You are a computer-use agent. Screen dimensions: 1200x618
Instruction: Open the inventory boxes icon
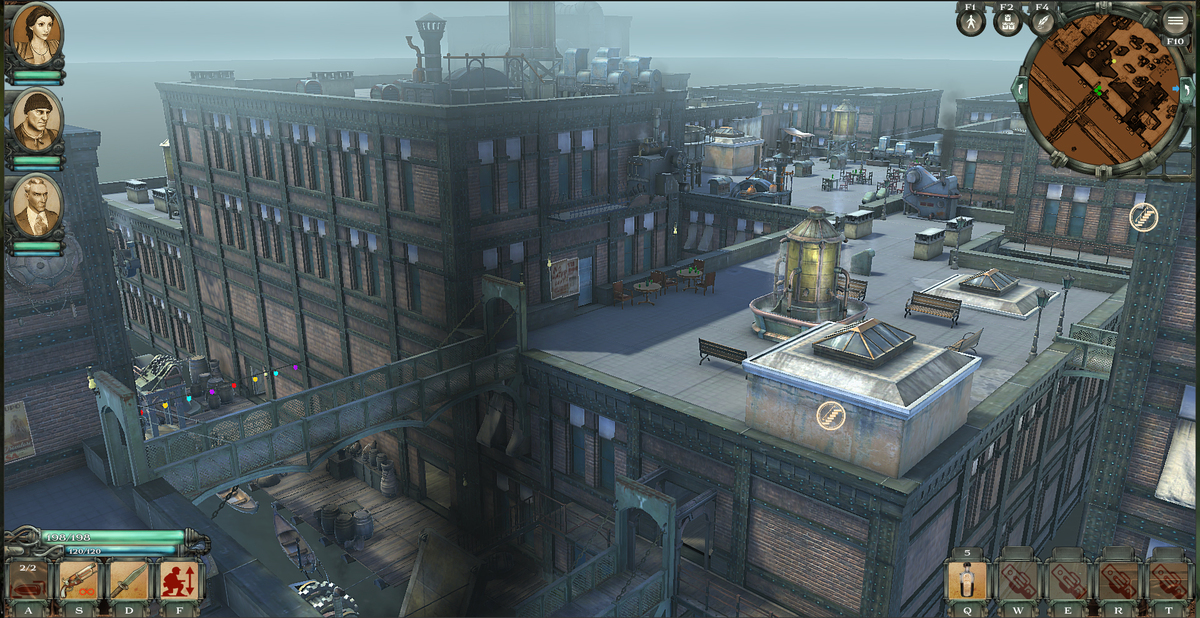coord(1007,22)
